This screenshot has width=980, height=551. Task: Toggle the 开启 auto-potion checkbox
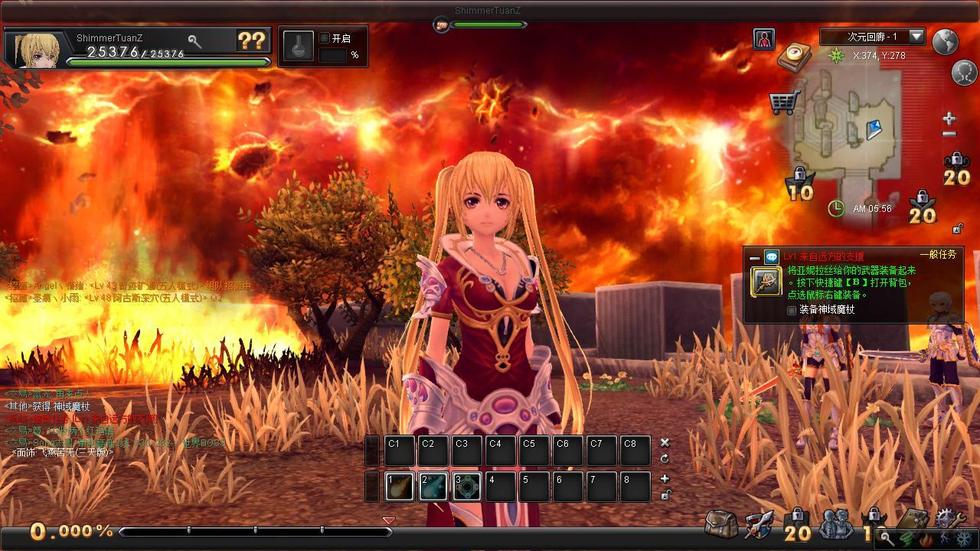click(x=324, y=38)
